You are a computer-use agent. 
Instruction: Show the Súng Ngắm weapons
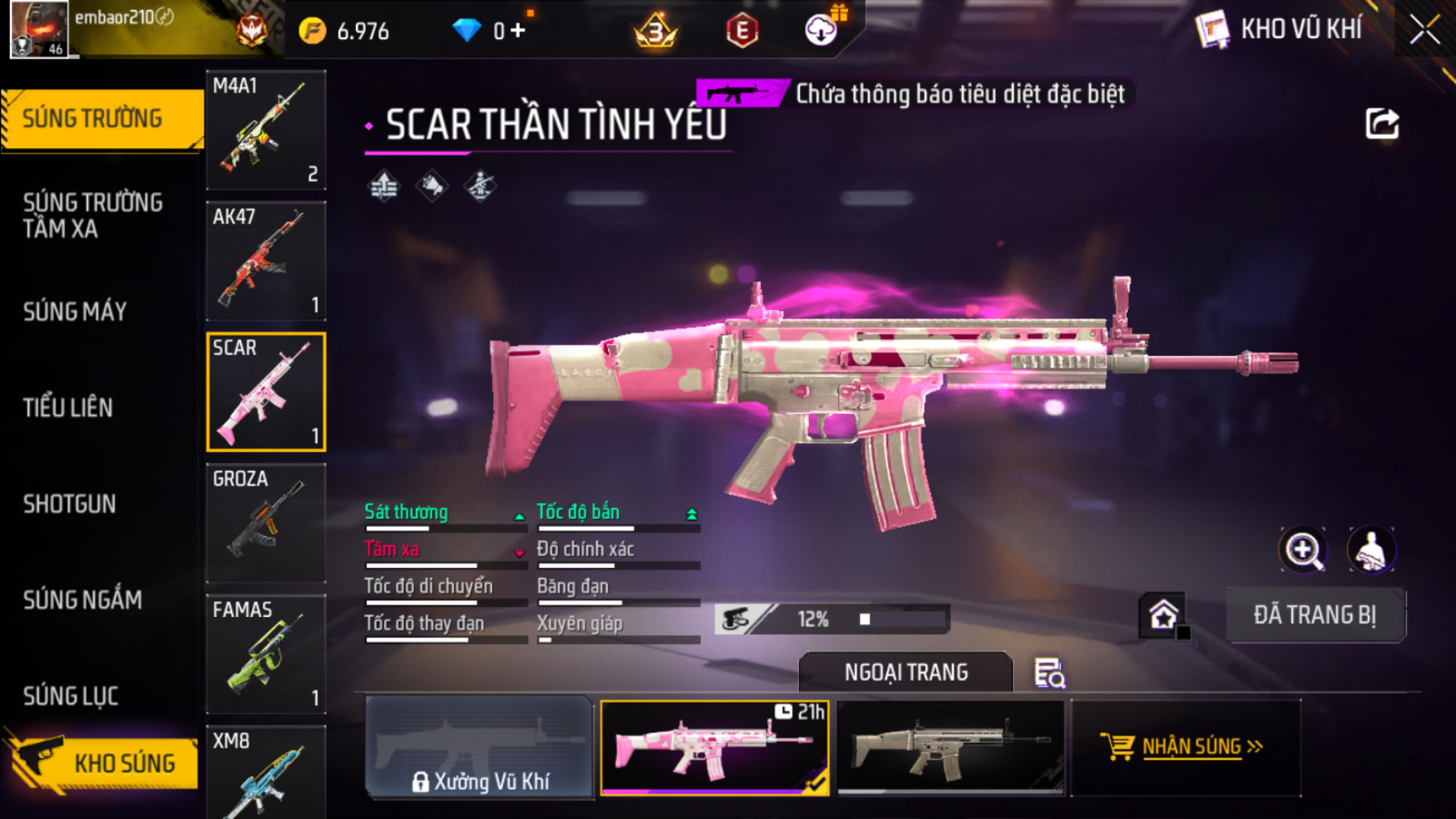pos(82,599)
